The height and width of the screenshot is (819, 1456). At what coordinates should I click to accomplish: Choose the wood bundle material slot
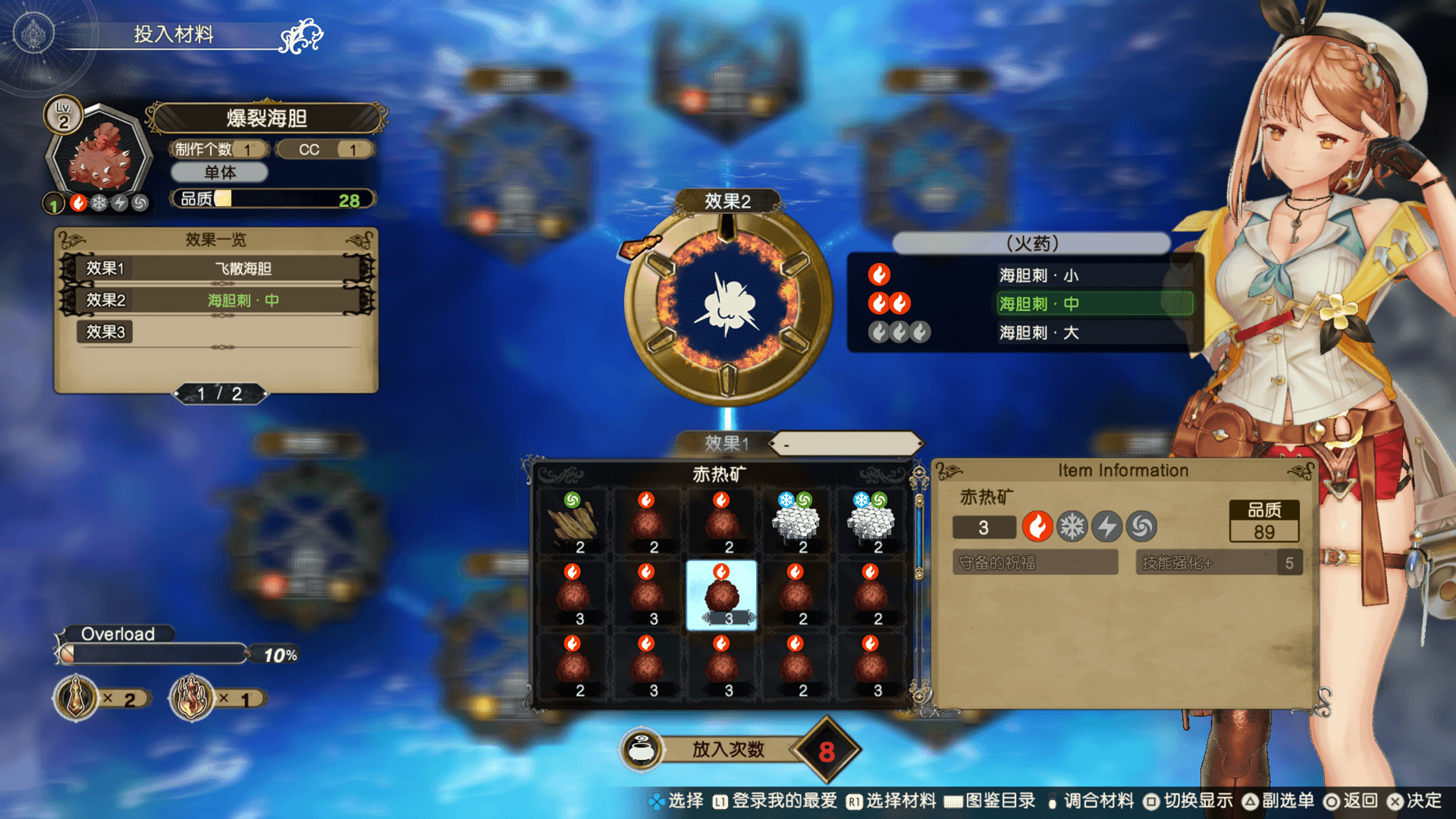[x=573, y=523]
